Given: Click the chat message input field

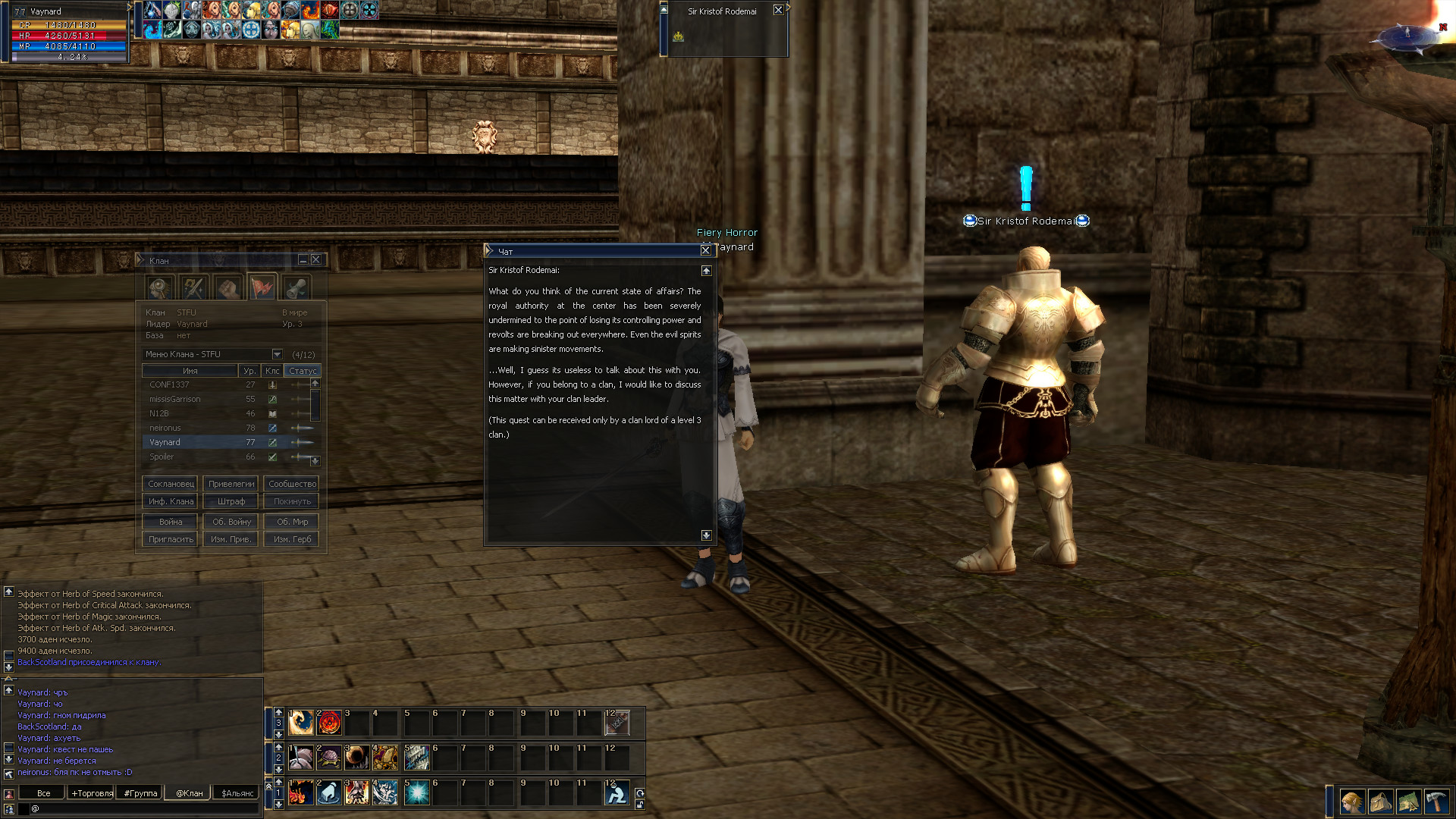Looking at the screenshot, I should click(x=144, y=808).
